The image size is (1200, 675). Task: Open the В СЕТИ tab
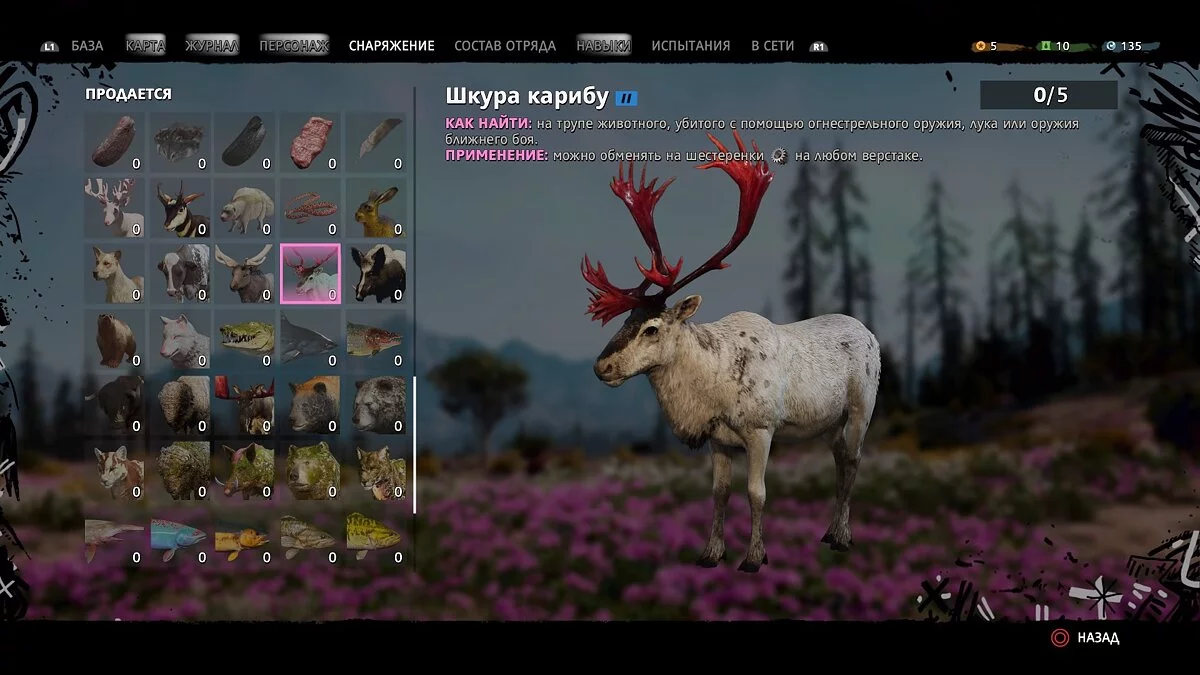click(x=772, y=46)
